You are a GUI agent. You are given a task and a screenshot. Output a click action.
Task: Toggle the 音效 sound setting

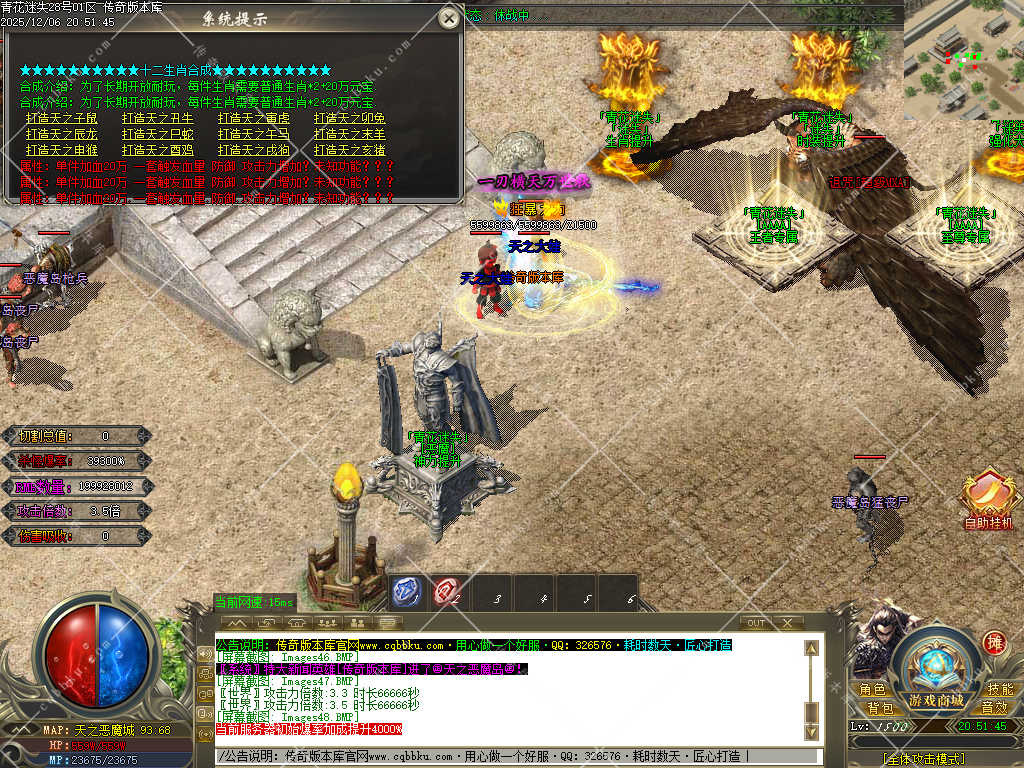point(994,708)
